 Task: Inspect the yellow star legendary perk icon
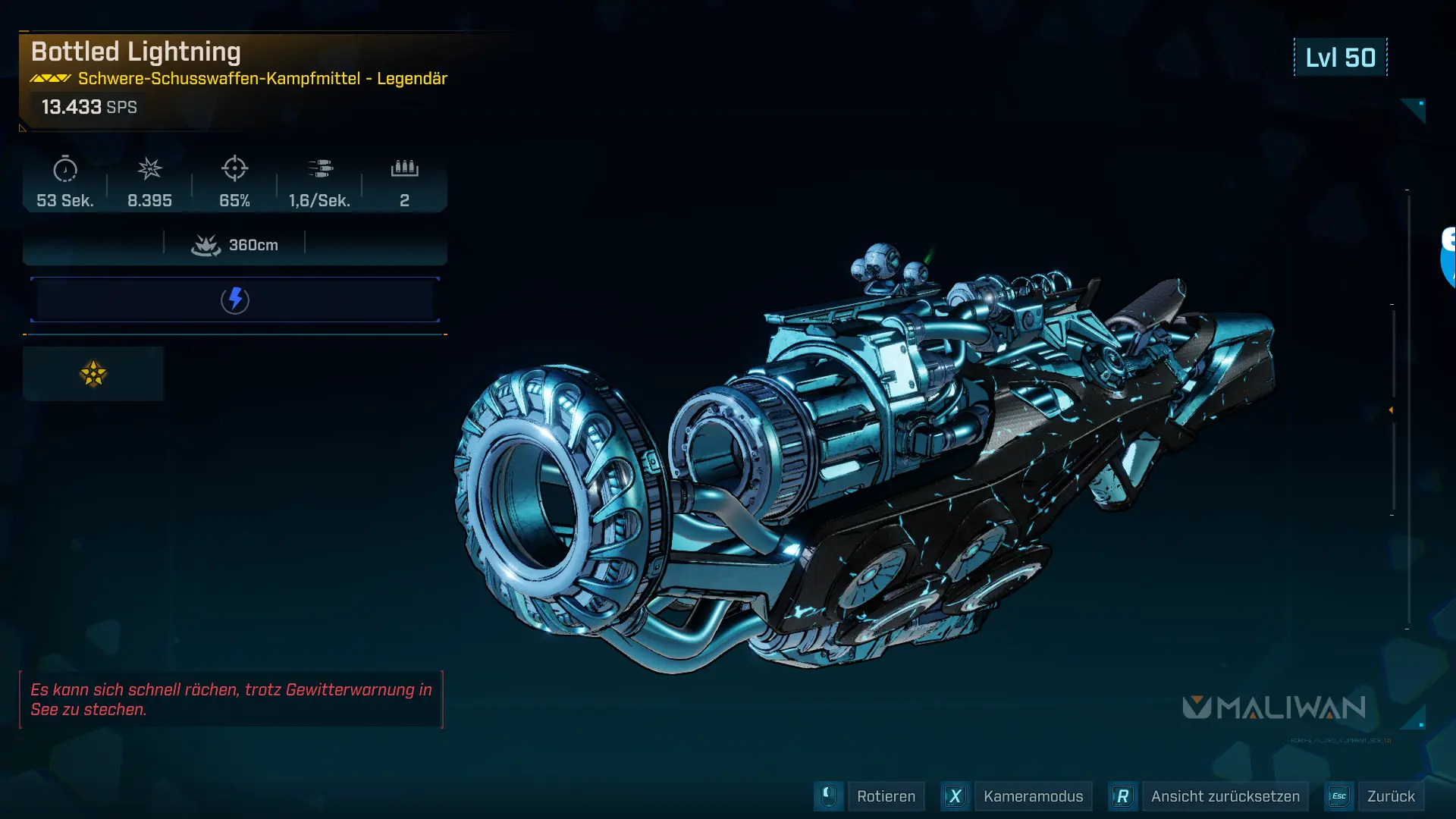pyautogui.click(x=93, y=374)
